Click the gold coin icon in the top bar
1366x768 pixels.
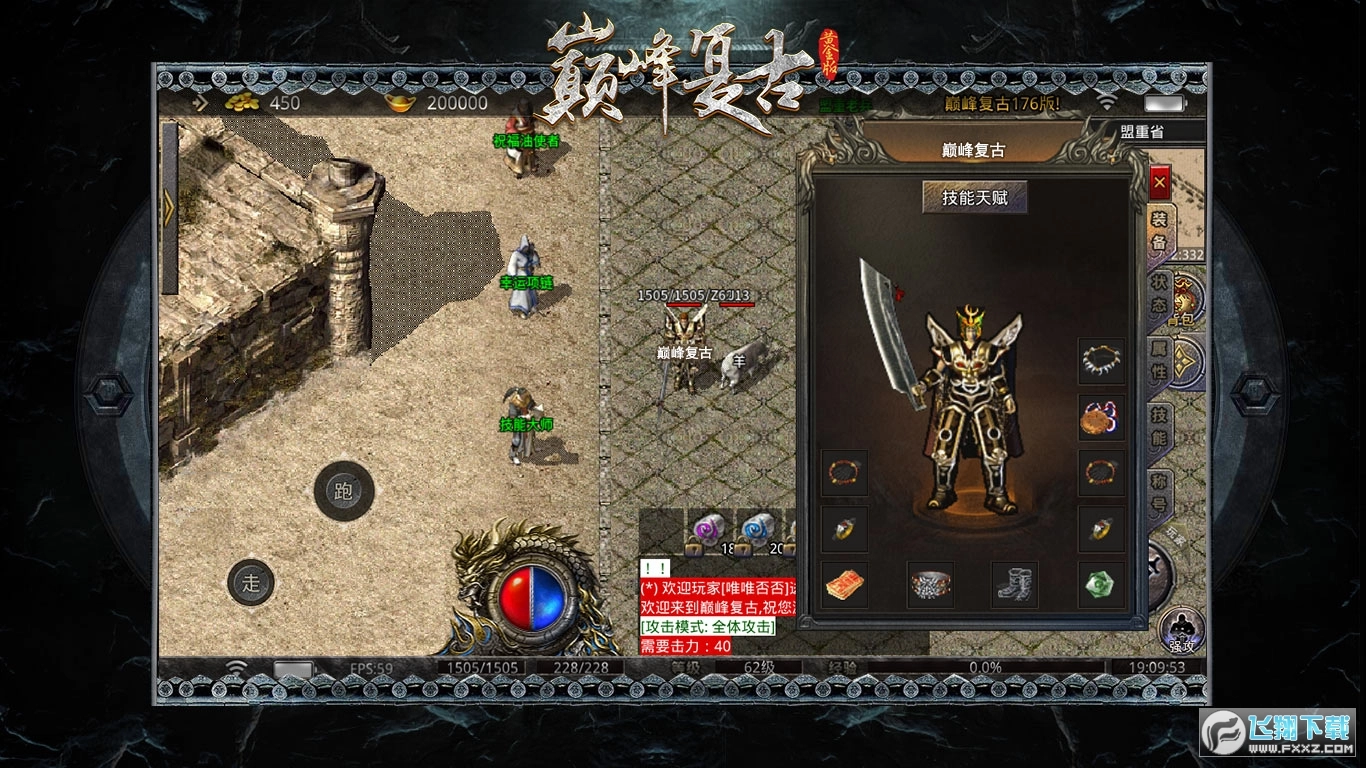tap(242, 103)
